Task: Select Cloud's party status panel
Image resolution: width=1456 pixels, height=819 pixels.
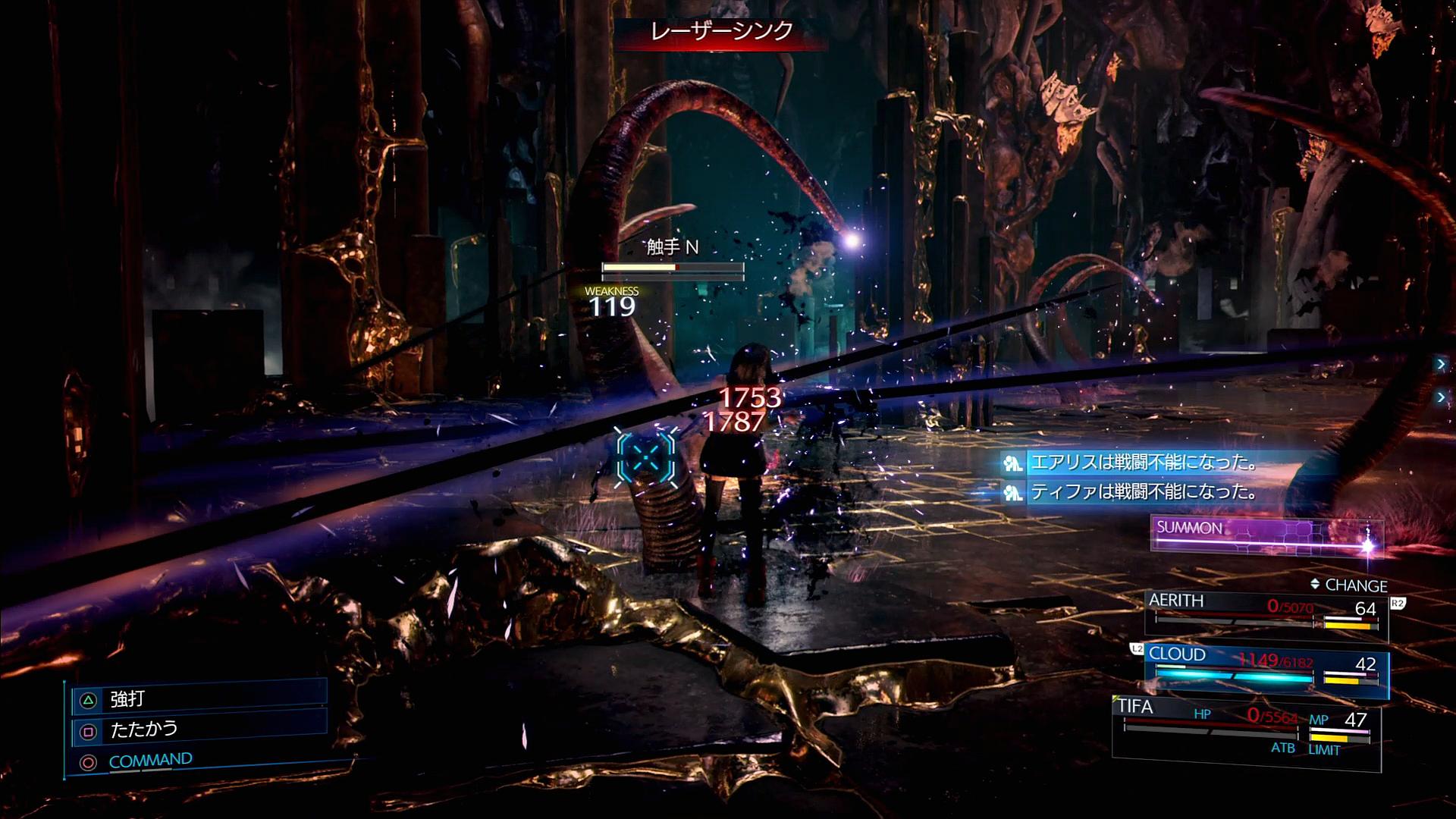Action: tap(1265, 669)
